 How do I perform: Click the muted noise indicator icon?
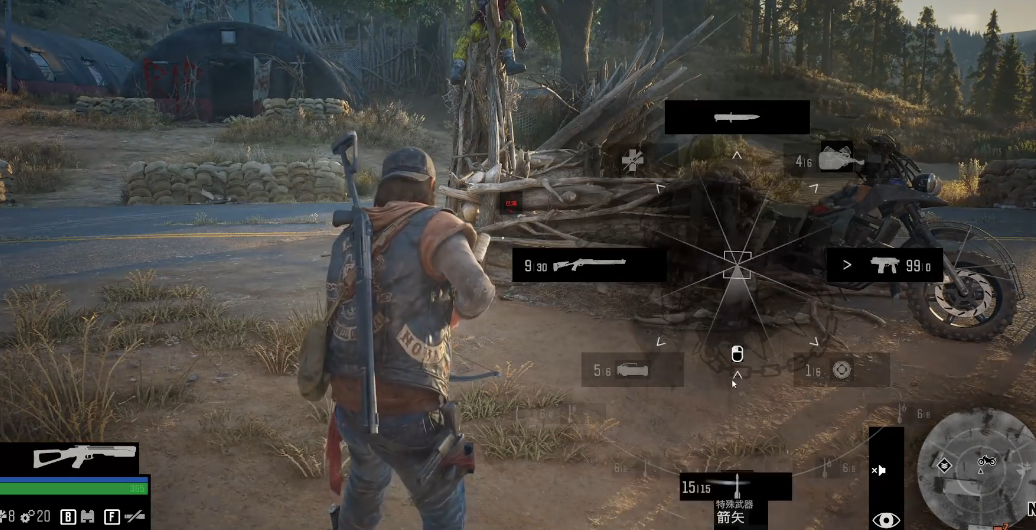[879, 469]
